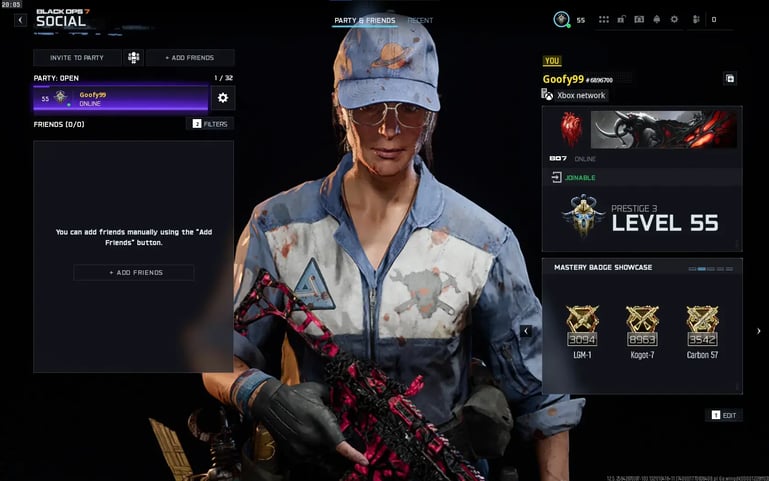Viewport: 769px width, 481px height.
Task: Open the settings gear in the top bar
Action: [674, 19]
